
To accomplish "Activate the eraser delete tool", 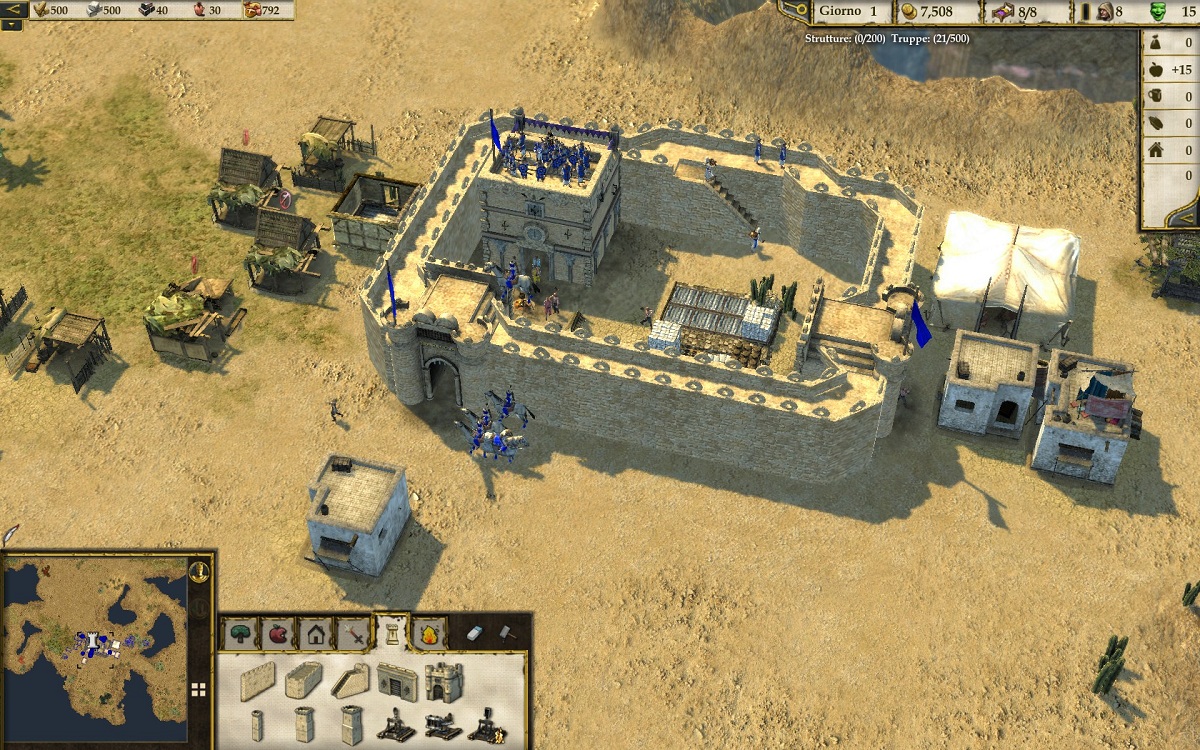I will click(x=475, y=633).
